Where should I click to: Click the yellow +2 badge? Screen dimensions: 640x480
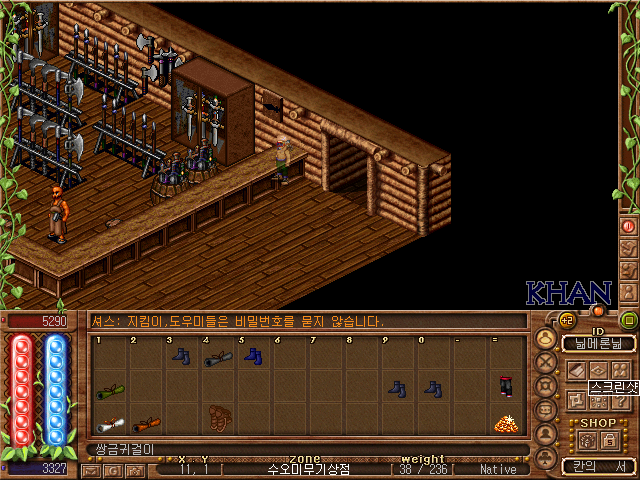click(x=566, y=320)
